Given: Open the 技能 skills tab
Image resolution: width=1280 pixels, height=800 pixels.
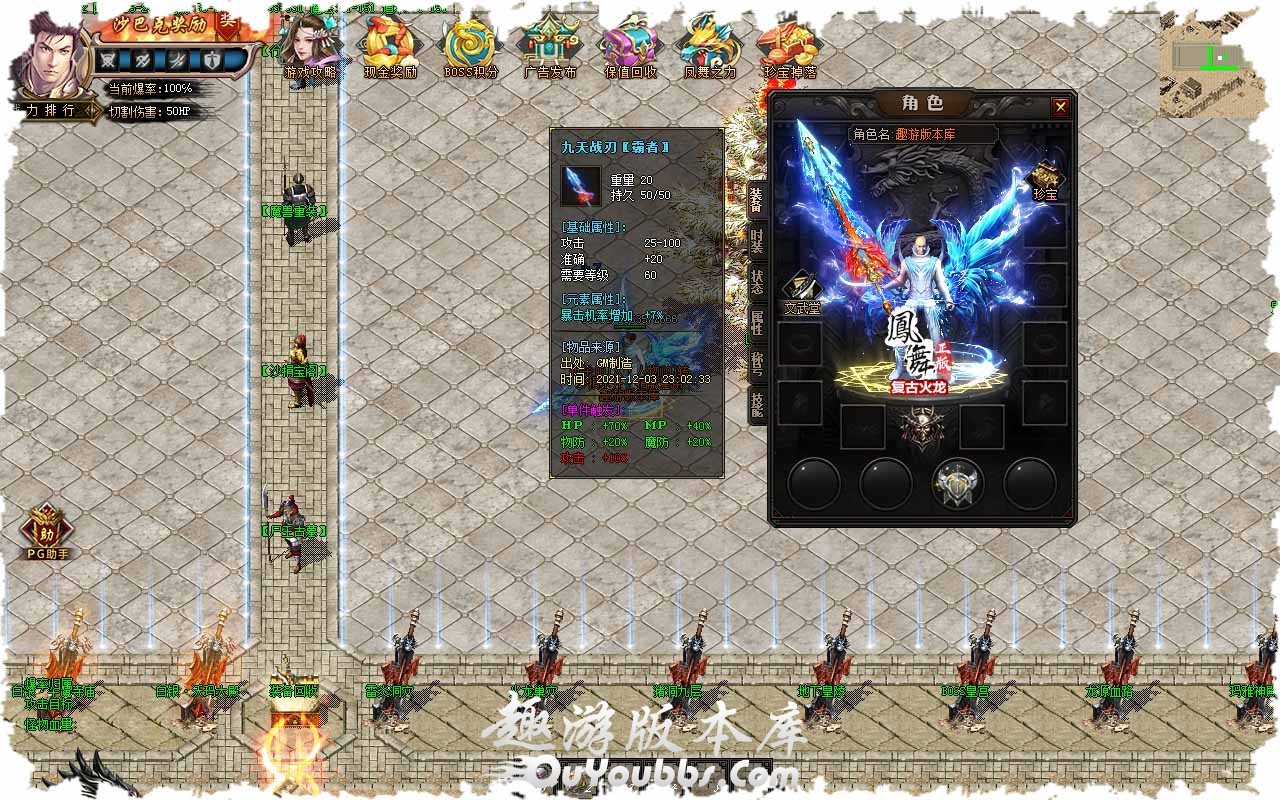Looking at the screenshot, I should 757,403.
